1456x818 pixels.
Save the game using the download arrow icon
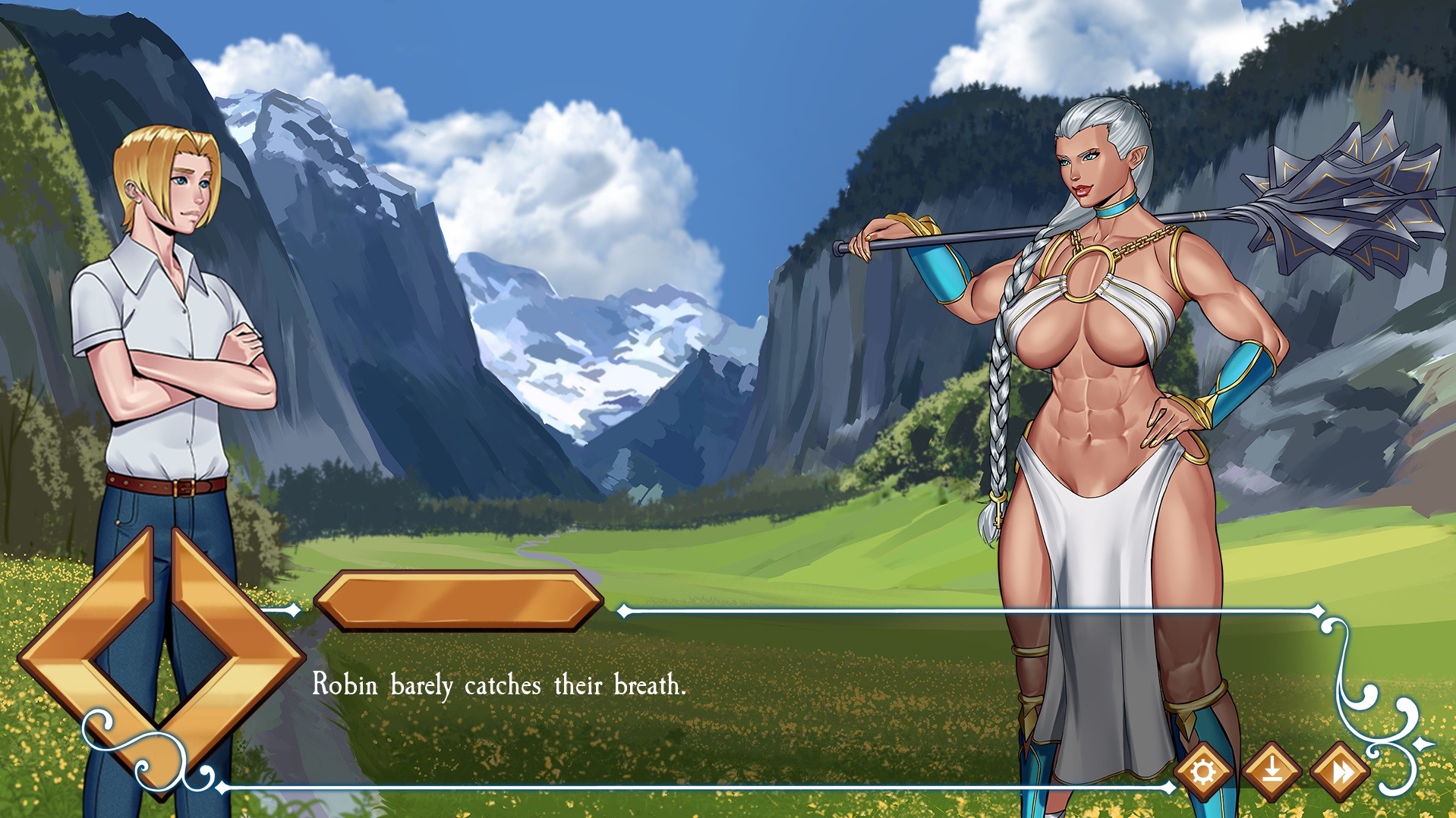[1272, 772]
